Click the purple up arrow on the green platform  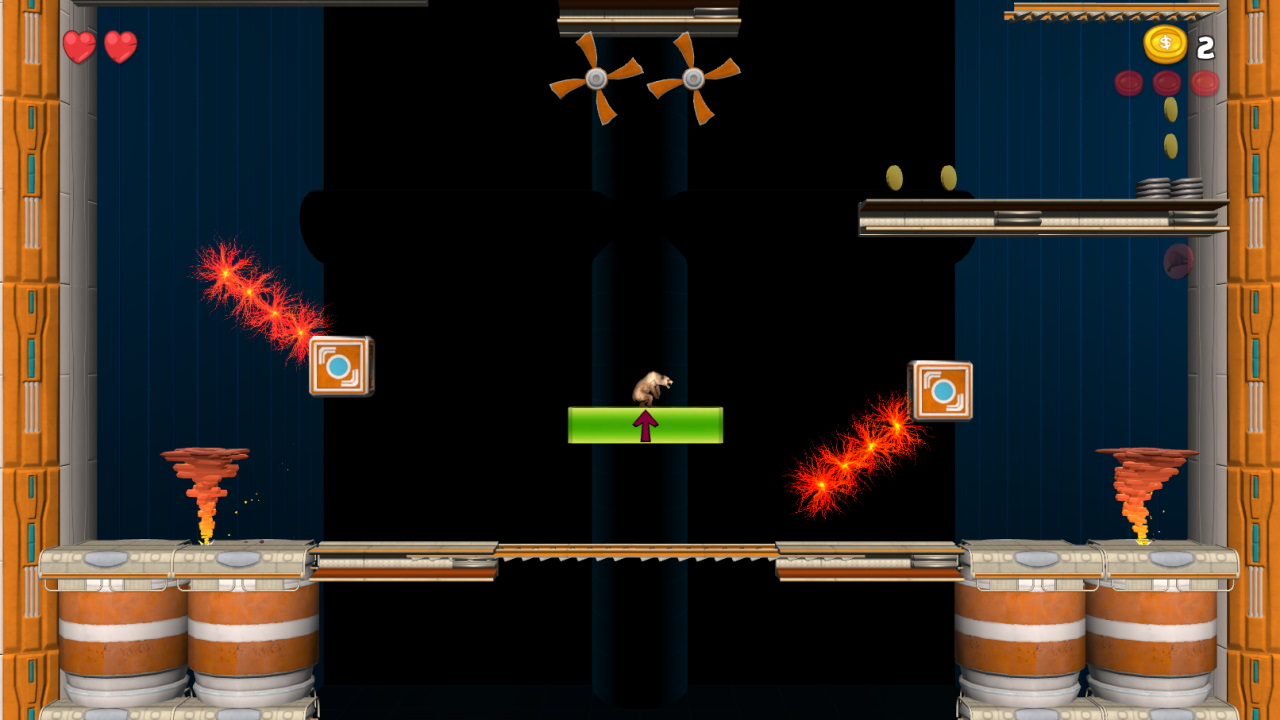click(645, 424)
